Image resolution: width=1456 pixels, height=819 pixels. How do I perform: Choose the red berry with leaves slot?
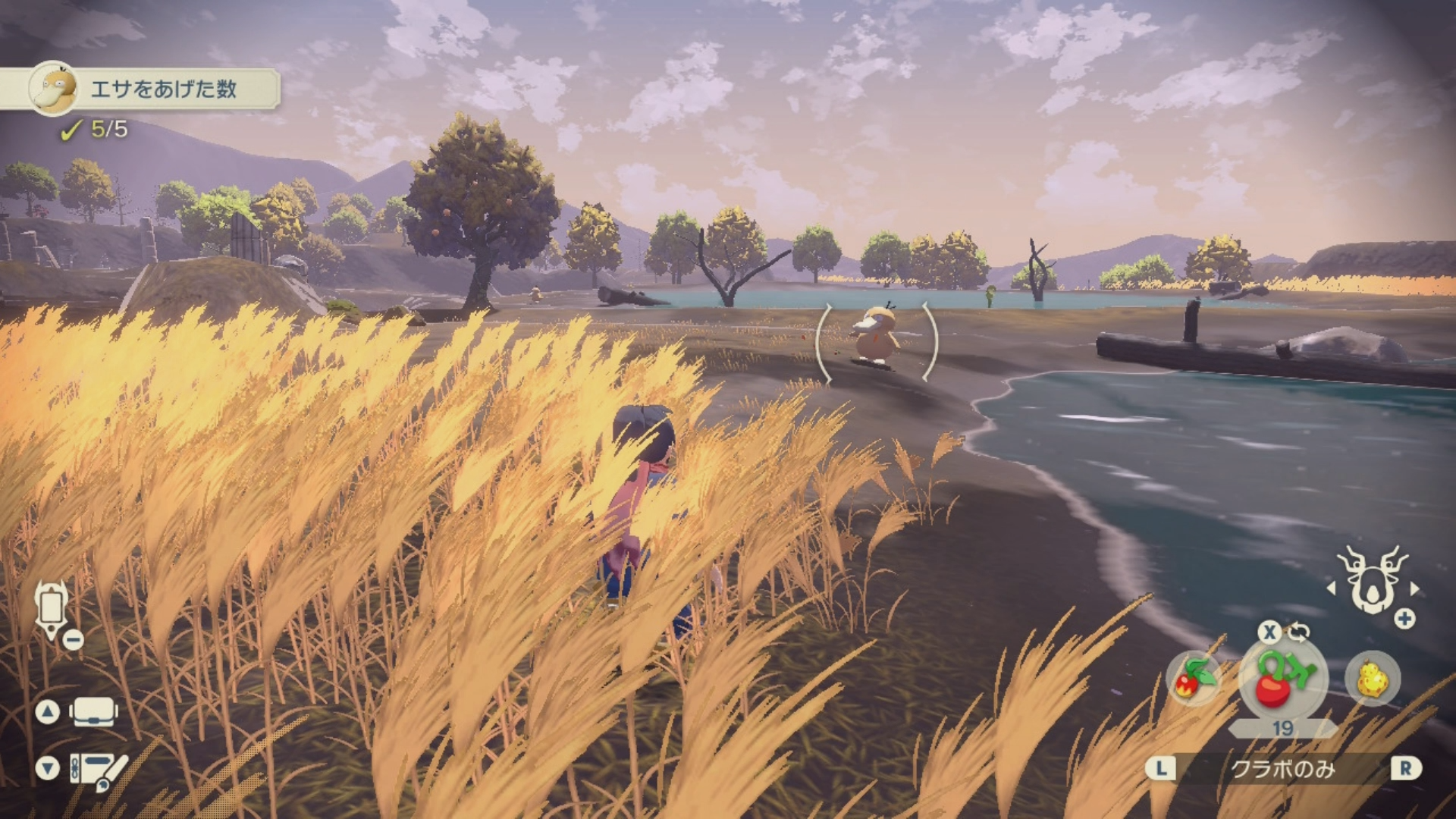pos(1194,679)
